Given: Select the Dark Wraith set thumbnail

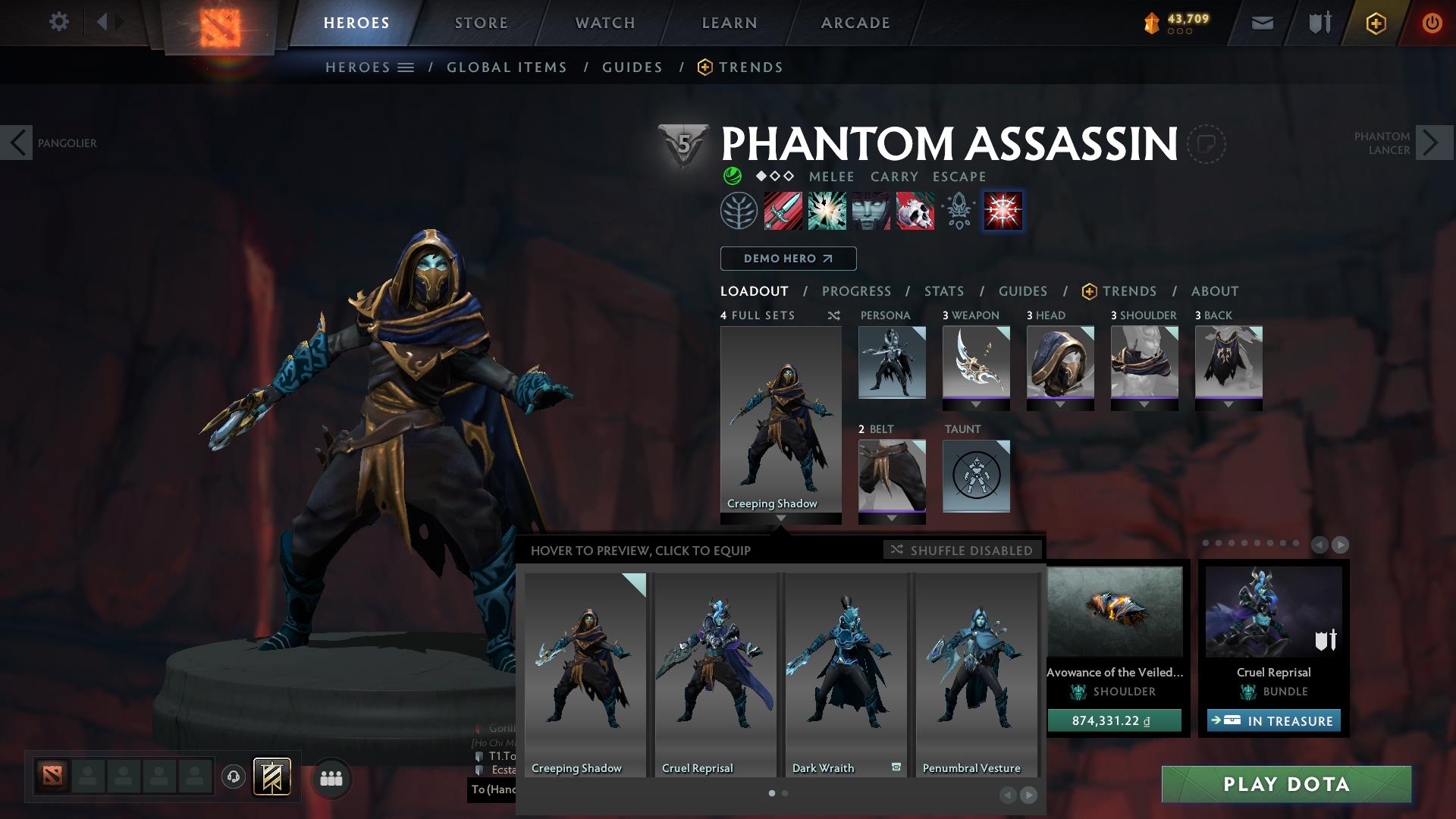Looking at the screenshot, I should click(x=845, y=671).
